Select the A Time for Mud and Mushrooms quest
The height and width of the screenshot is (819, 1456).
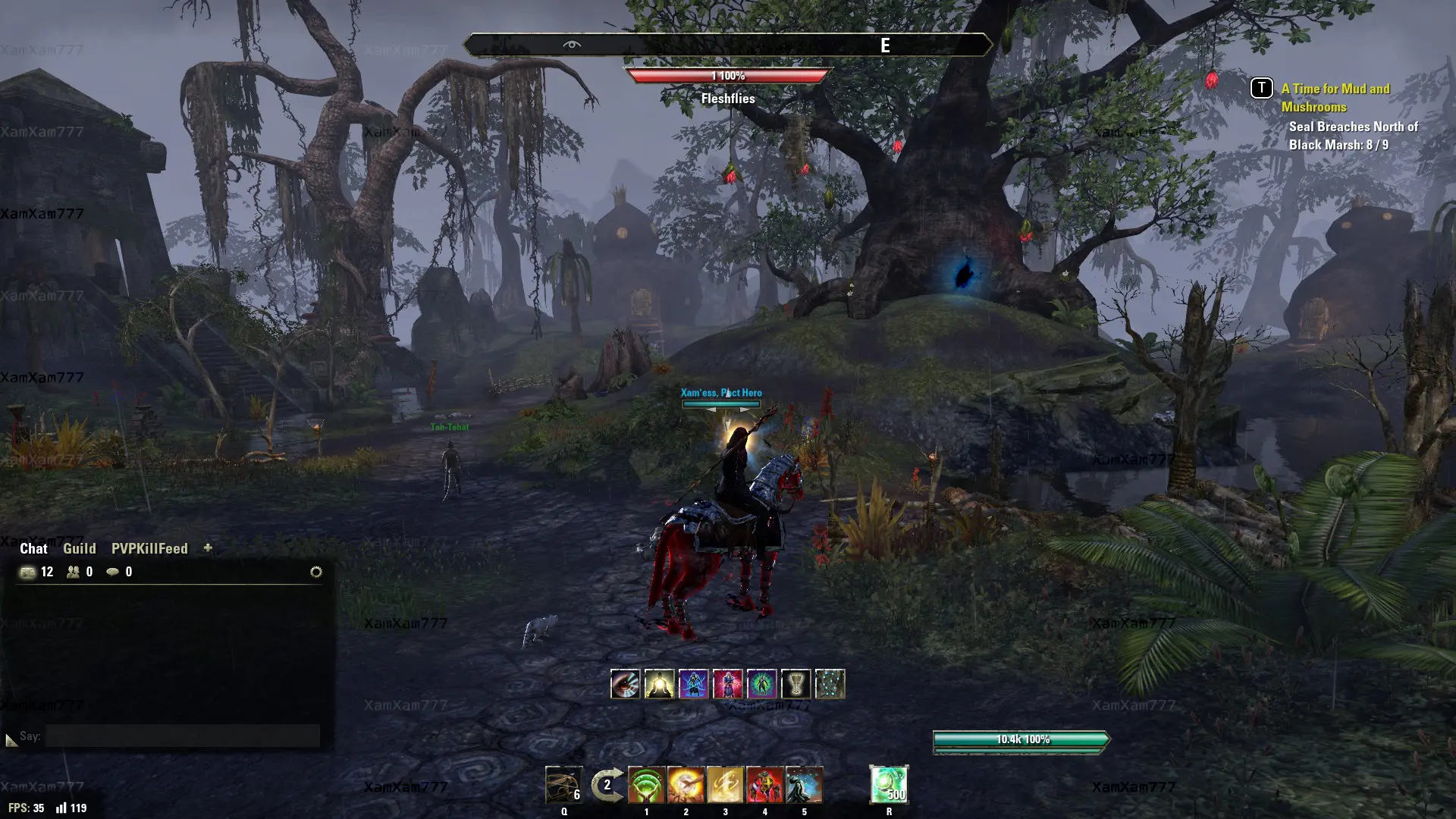click(1335, 98)
